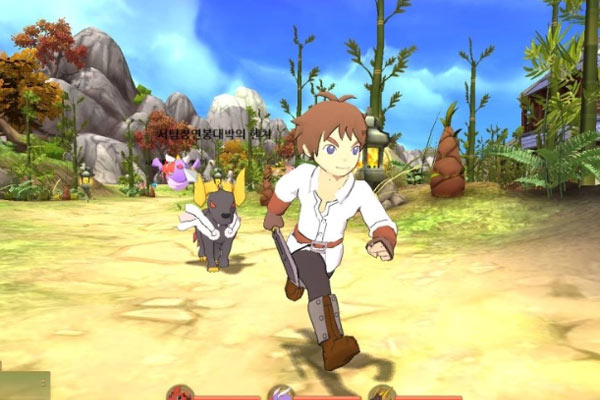Select the purple pet portrait icon

281,393
